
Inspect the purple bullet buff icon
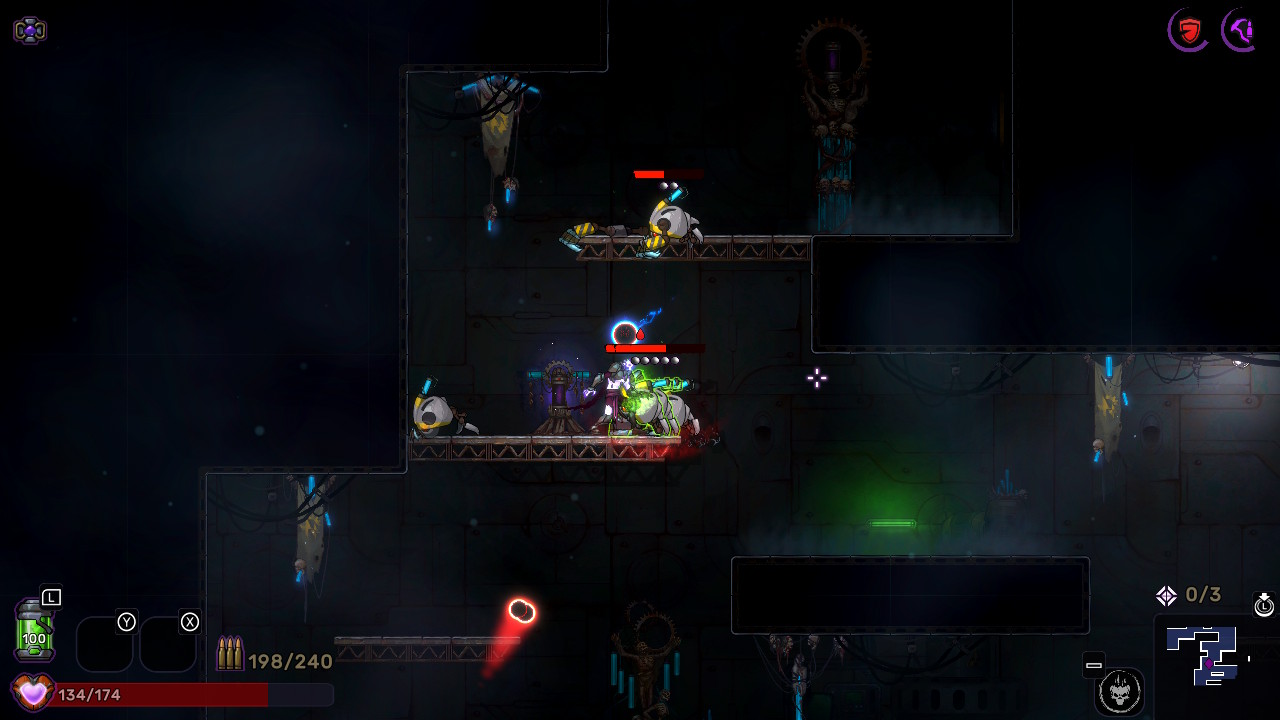point(1241,30)
